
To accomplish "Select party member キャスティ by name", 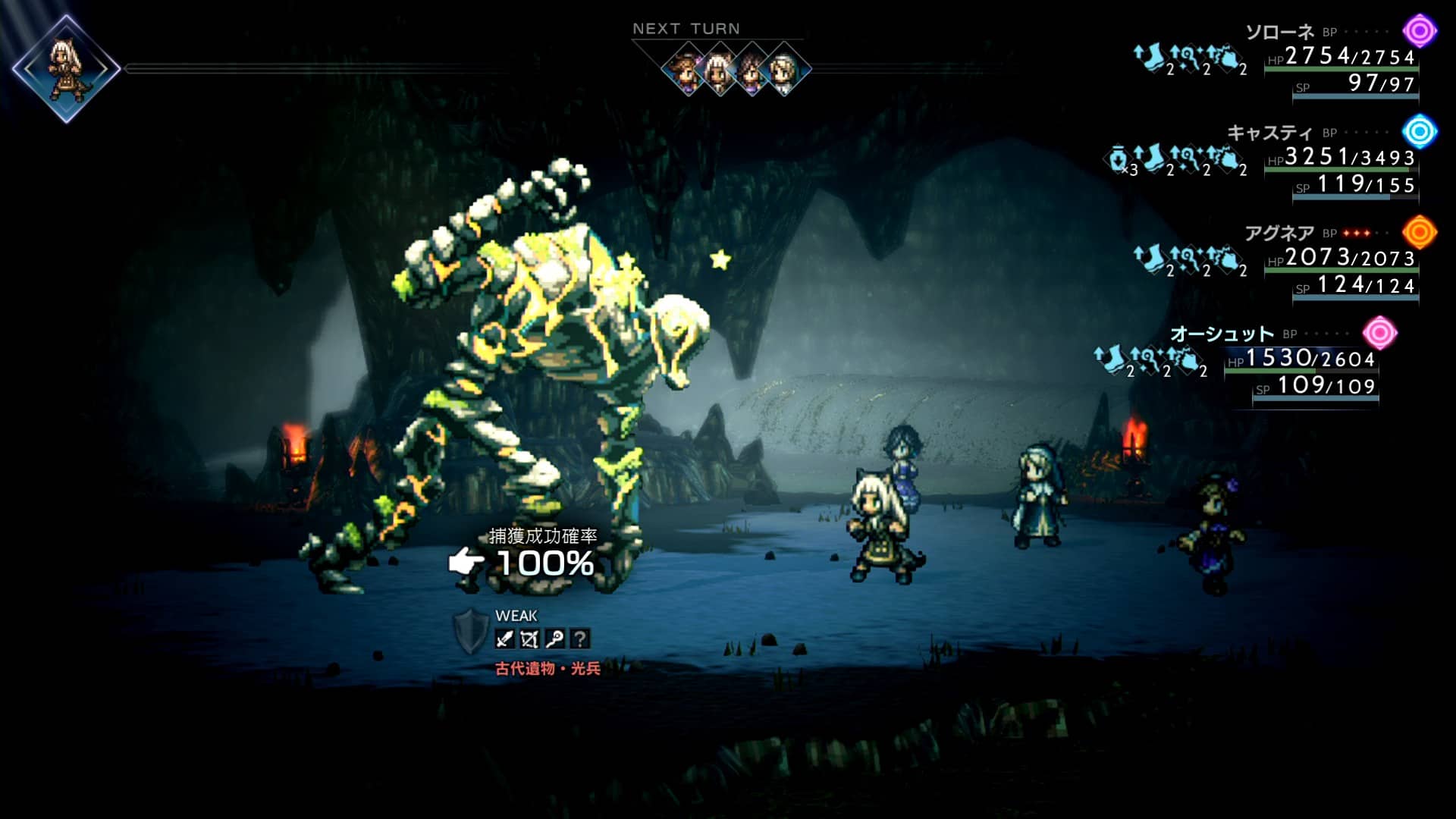I will point(1269,133).
